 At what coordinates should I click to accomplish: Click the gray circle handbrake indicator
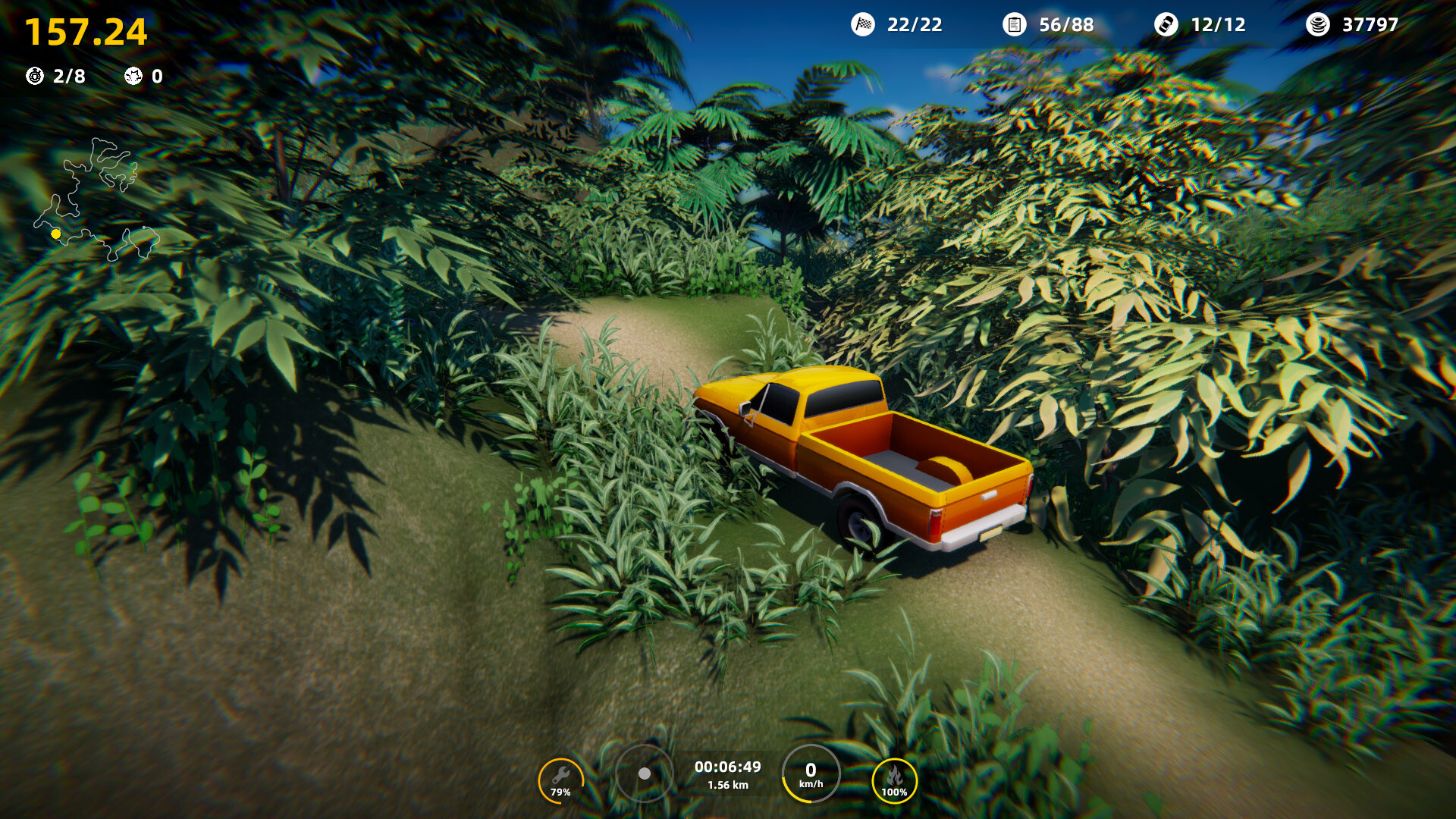[x=643, y=774]
